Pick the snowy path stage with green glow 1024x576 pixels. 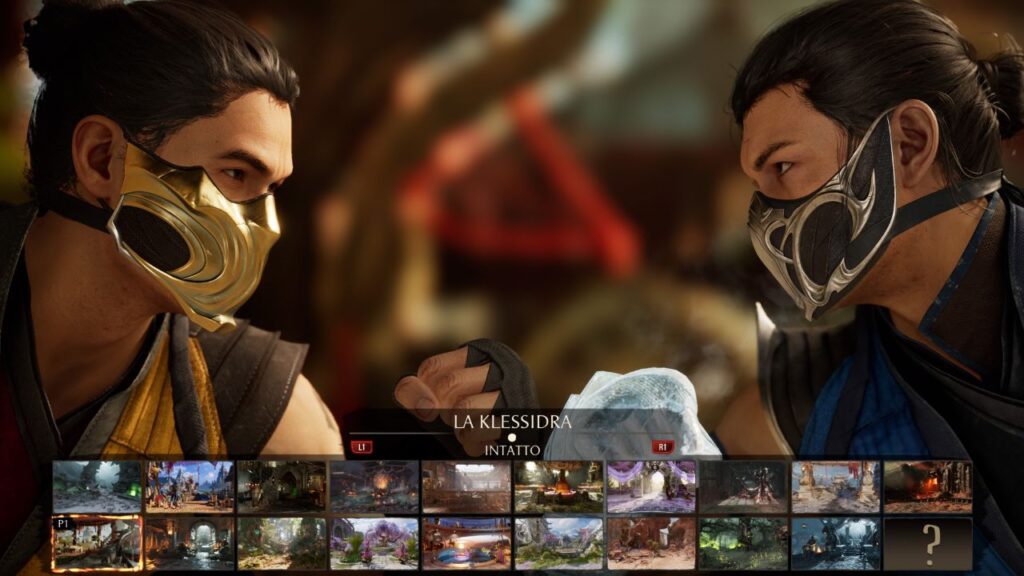pos(97,486)
